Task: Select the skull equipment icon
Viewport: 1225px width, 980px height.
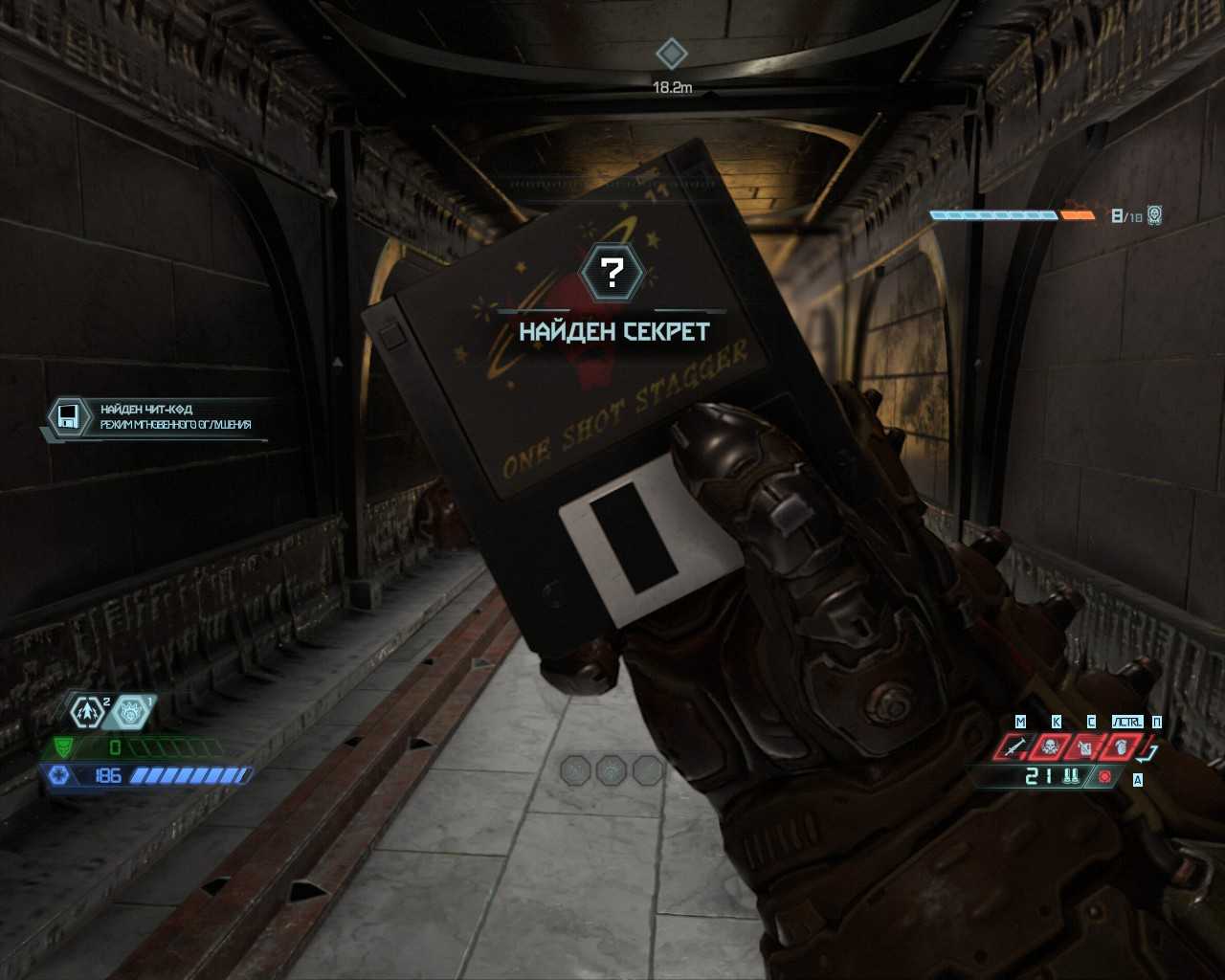Action: pyautogui.click(x=1050, y=746)
